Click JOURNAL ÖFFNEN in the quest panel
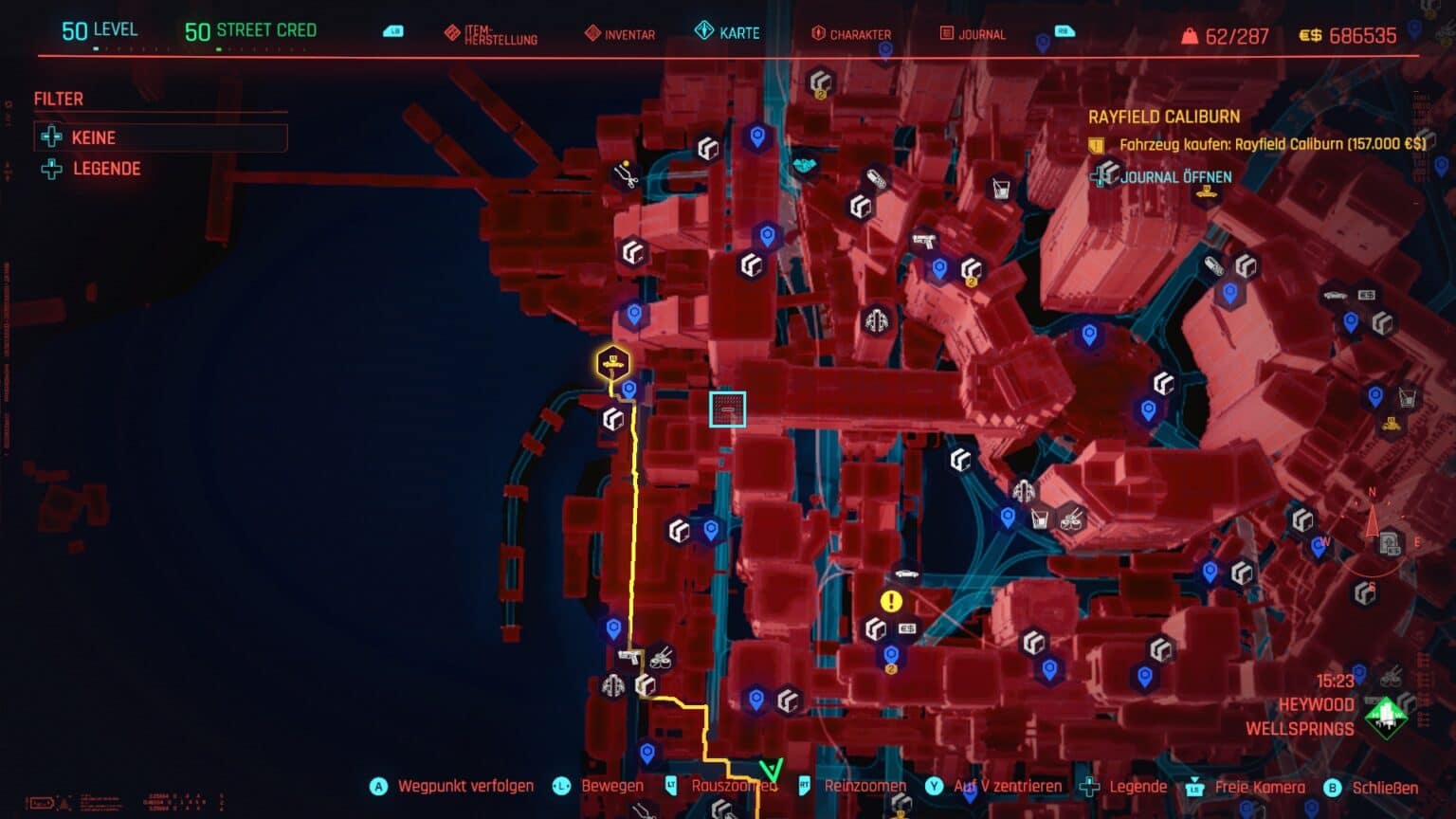The image size is (1456, 819). (x=1175, y=176)
